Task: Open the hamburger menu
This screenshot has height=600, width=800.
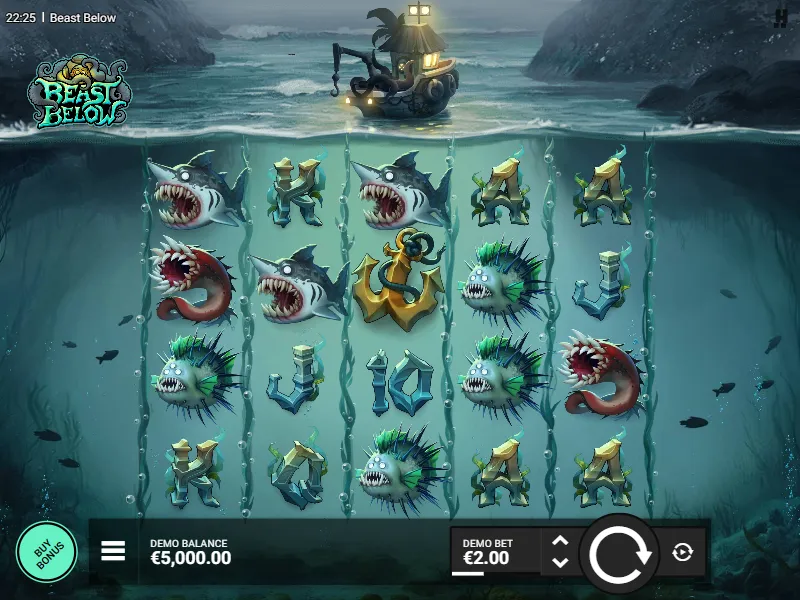Action: click(113, 551)
